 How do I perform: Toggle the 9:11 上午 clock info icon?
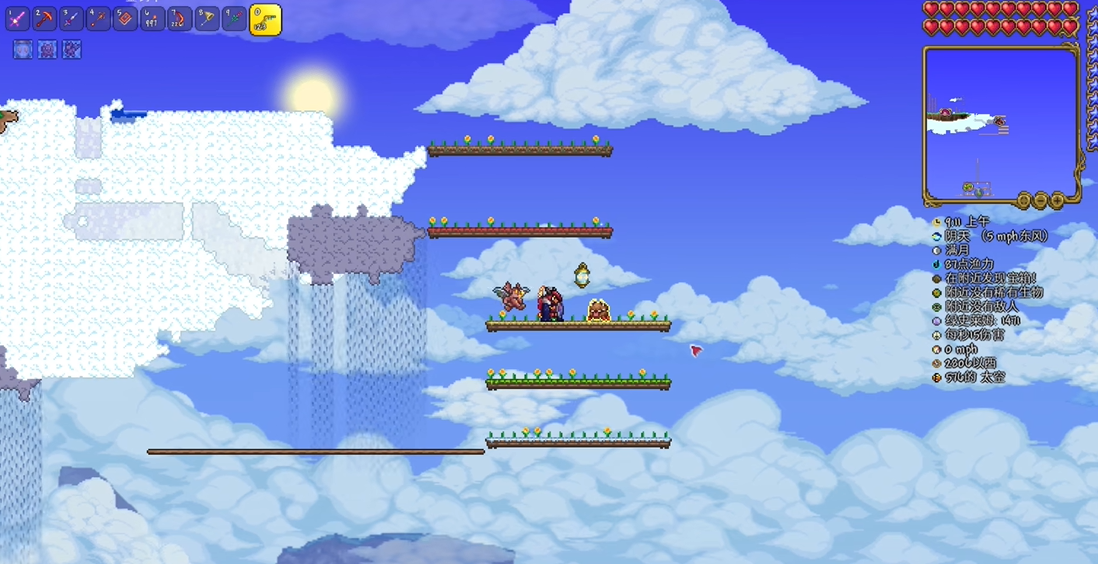(x=937, y=221)
